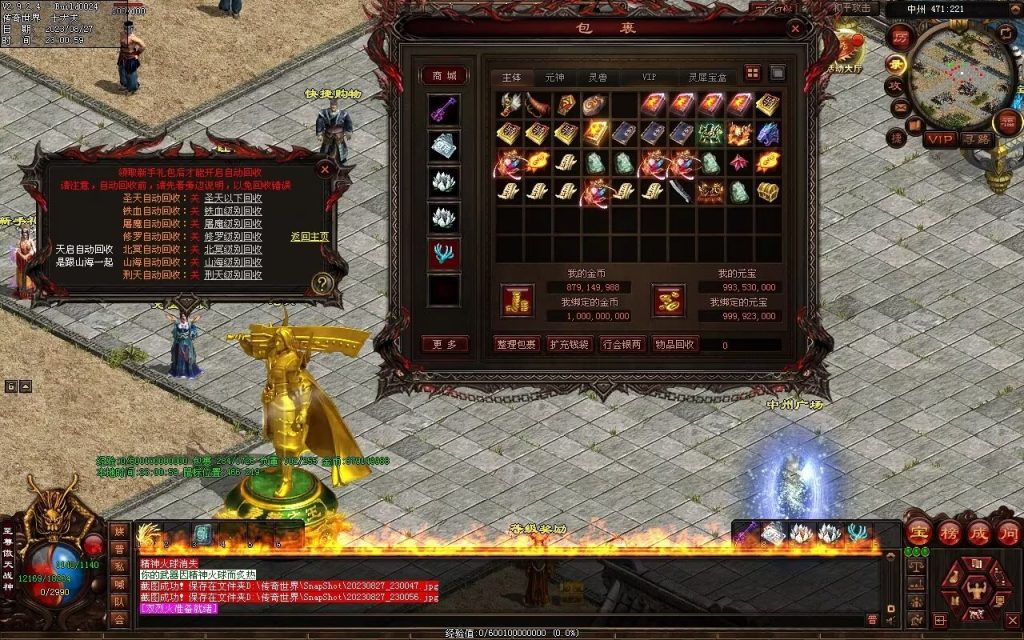Select the blue dragon head item
This screenshot has width=1024, height=640.
point(768,133)
